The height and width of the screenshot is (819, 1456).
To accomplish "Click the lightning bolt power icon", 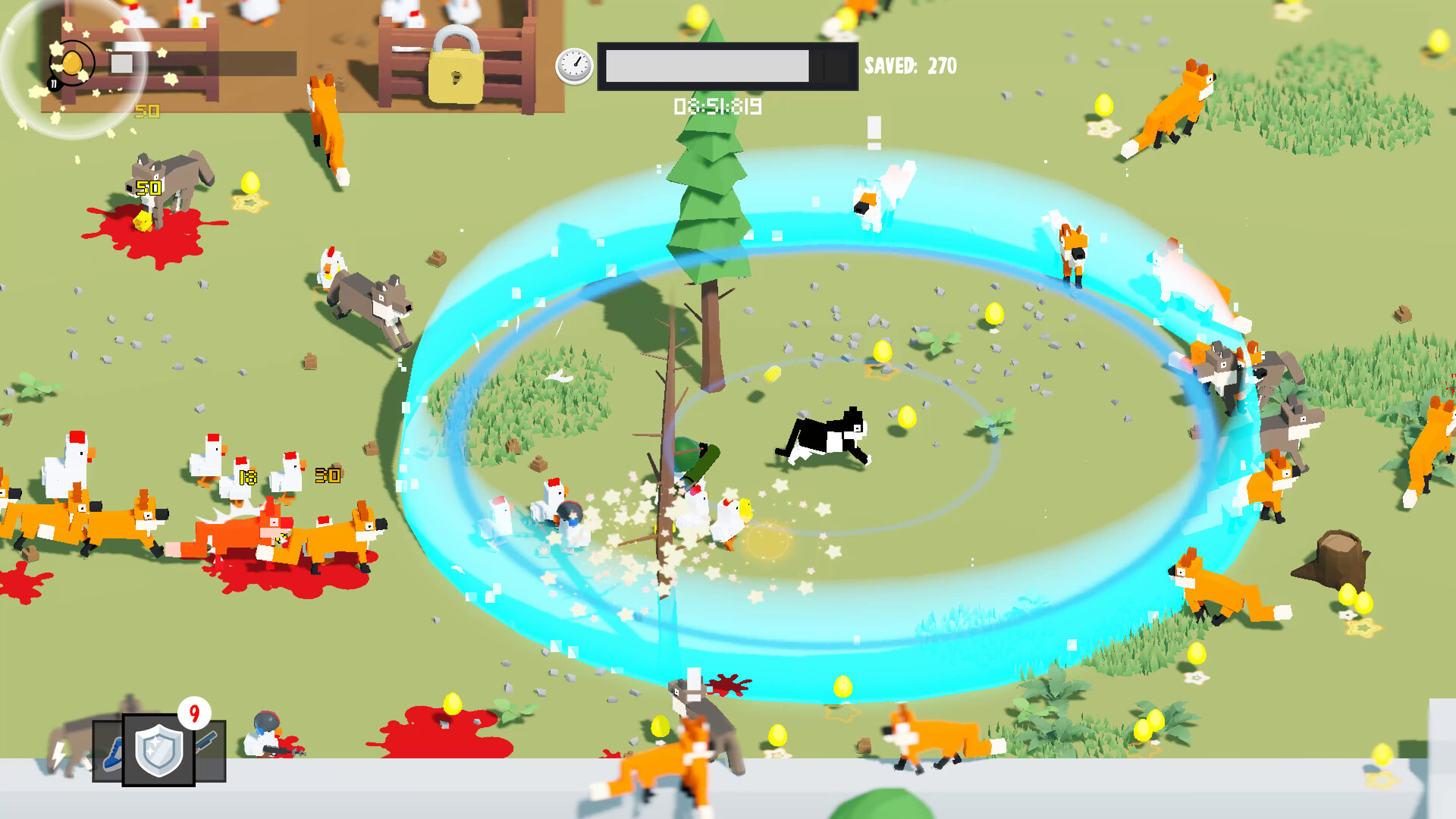I will [58, 756].
